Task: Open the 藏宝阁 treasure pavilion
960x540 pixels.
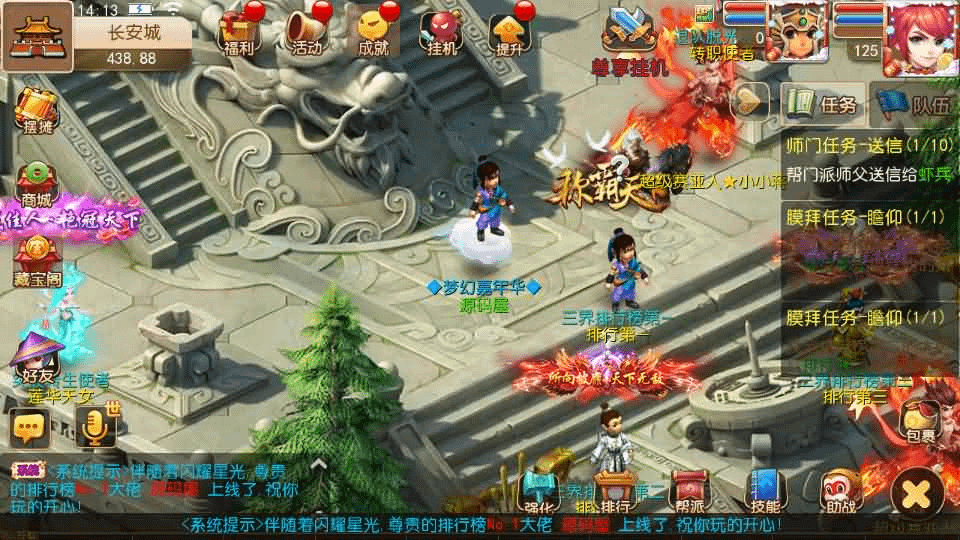Action: click(x=38, y=256)
